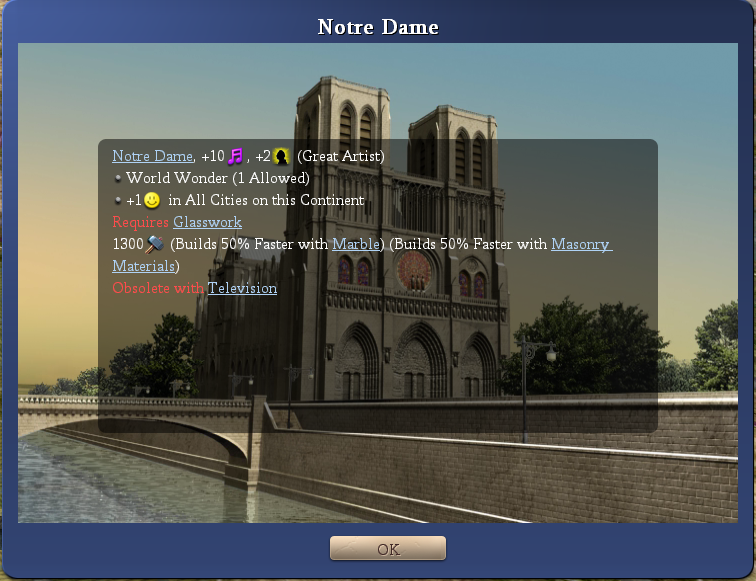Open the Marble resource link
The image size is (756, 581).
[357, 244]
